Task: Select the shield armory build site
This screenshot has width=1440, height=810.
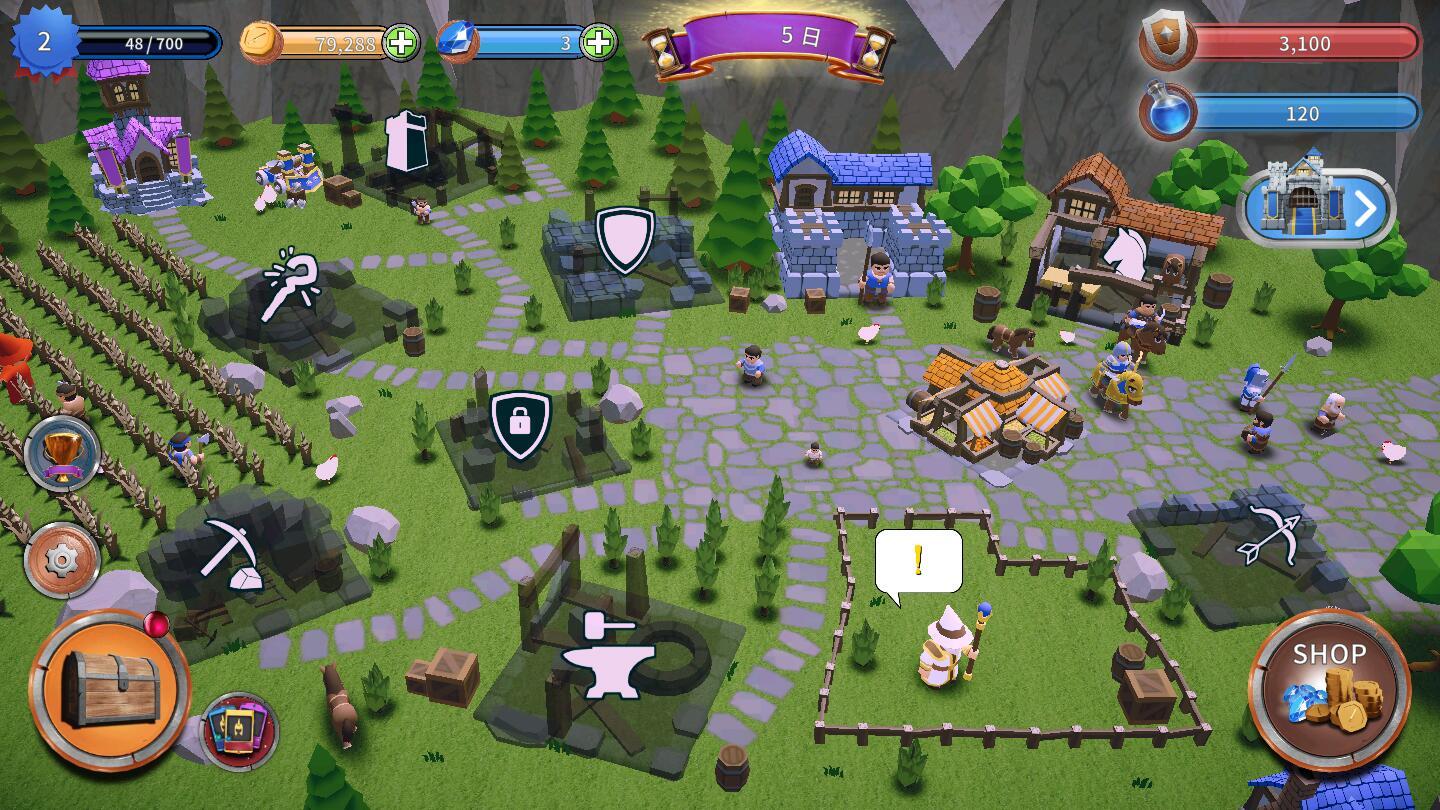Action: point(625,239)
